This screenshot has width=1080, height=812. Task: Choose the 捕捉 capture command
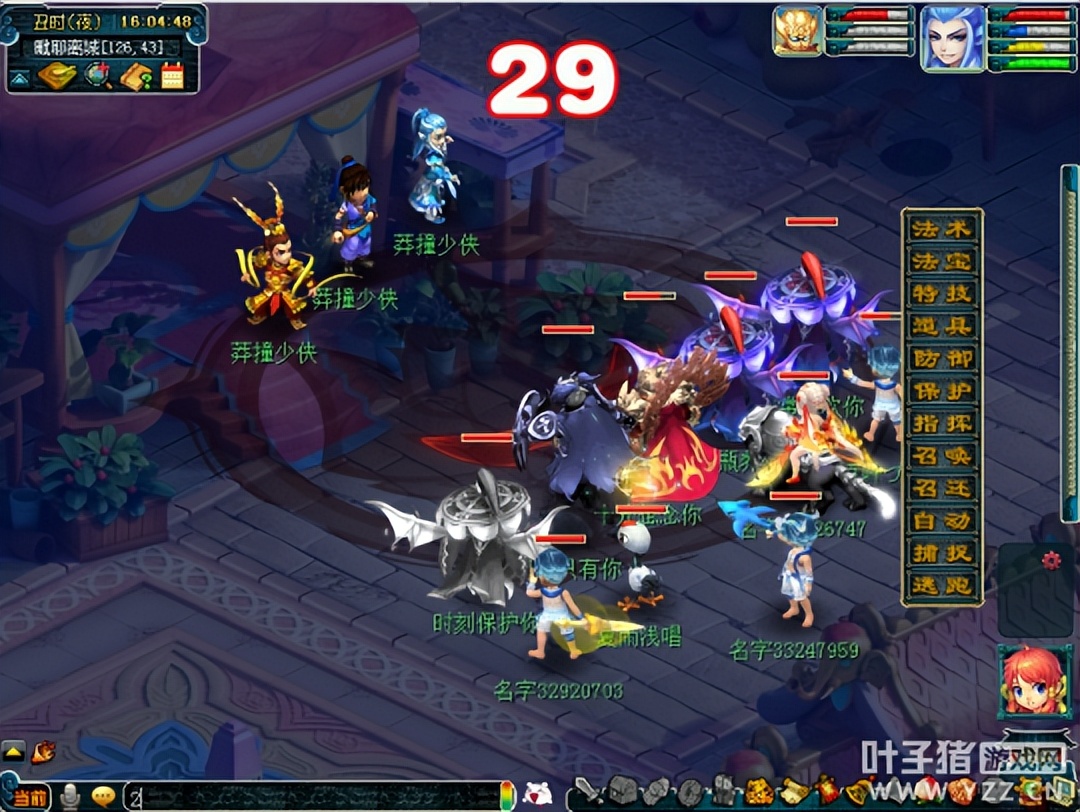click(x=941, y=553)
